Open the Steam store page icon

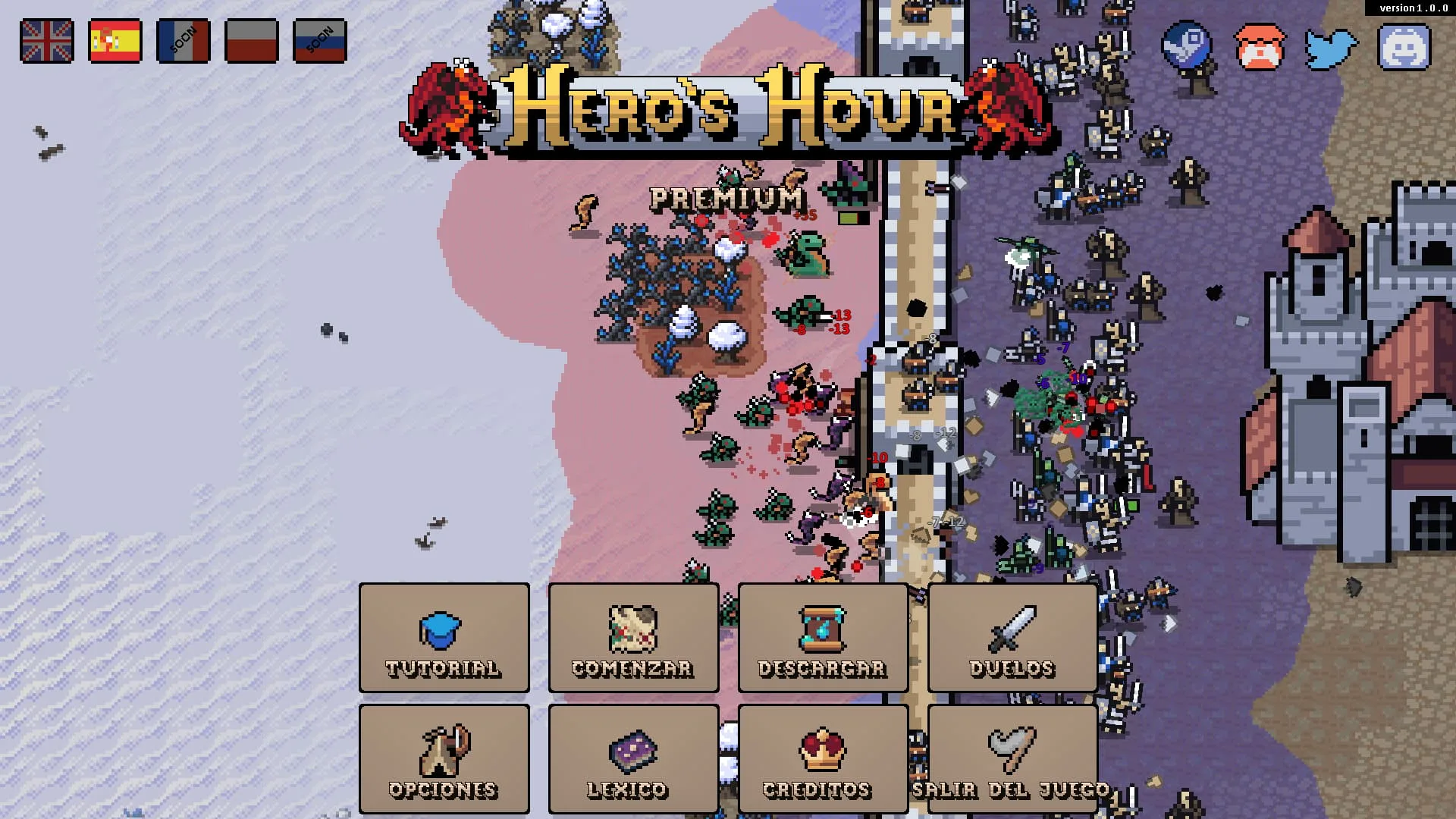tap(1185, 44)
